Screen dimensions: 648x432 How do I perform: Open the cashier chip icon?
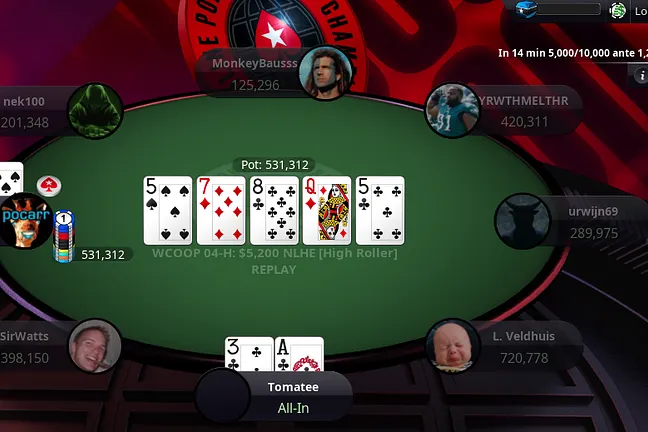click(618, 10)
